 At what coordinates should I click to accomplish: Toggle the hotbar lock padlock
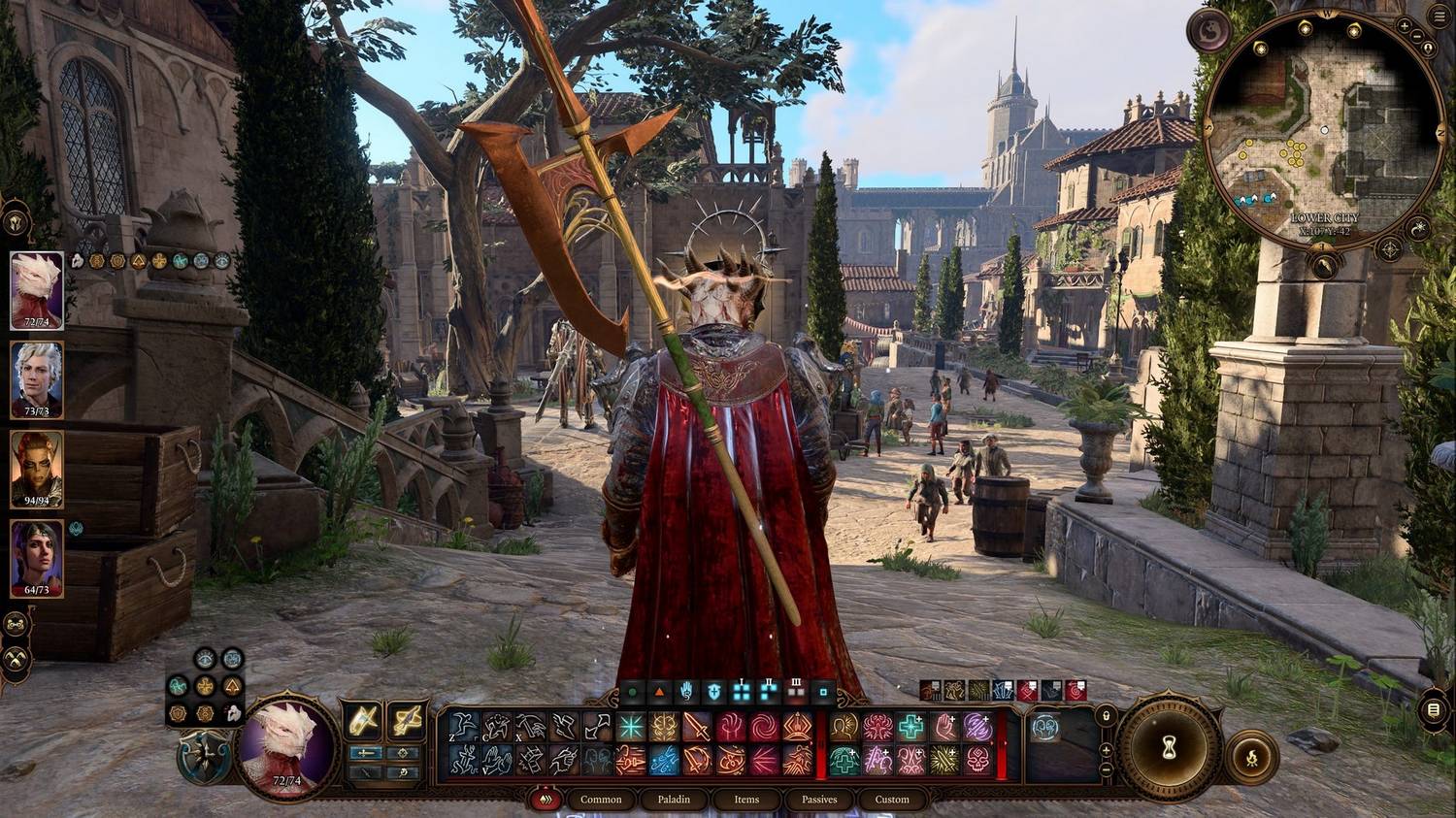click(1106, 716)
